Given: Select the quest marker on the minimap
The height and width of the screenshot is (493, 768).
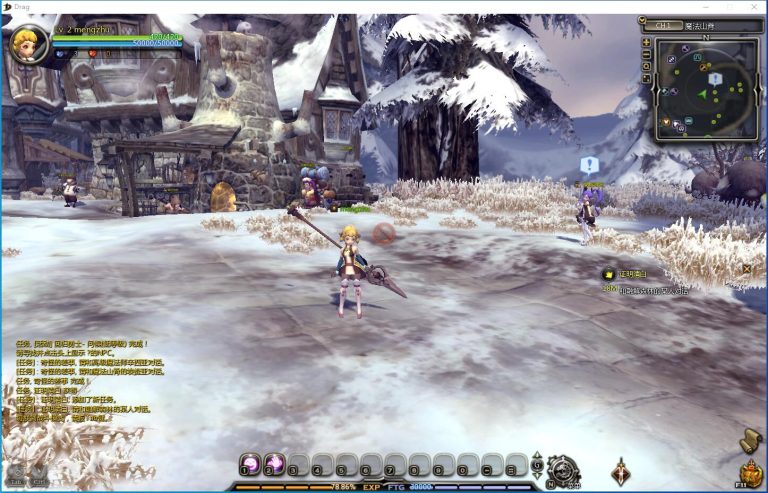Looking at the screenshot, I should click(x=714, y=77).
